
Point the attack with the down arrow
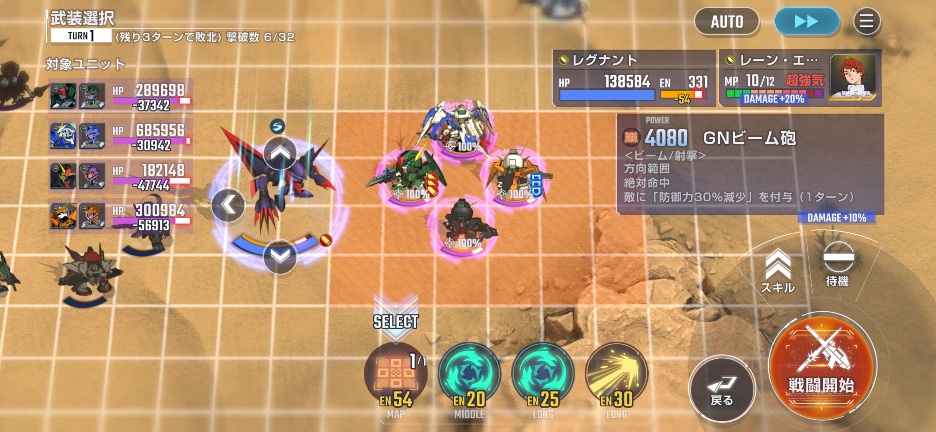[x=281, y=256]
